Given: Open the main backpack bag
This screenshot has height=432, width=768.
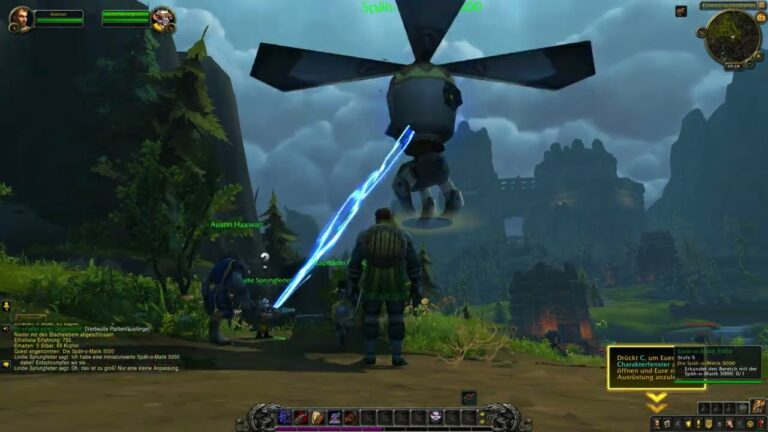Looking at the screenshot, I should tap(758, 408).
